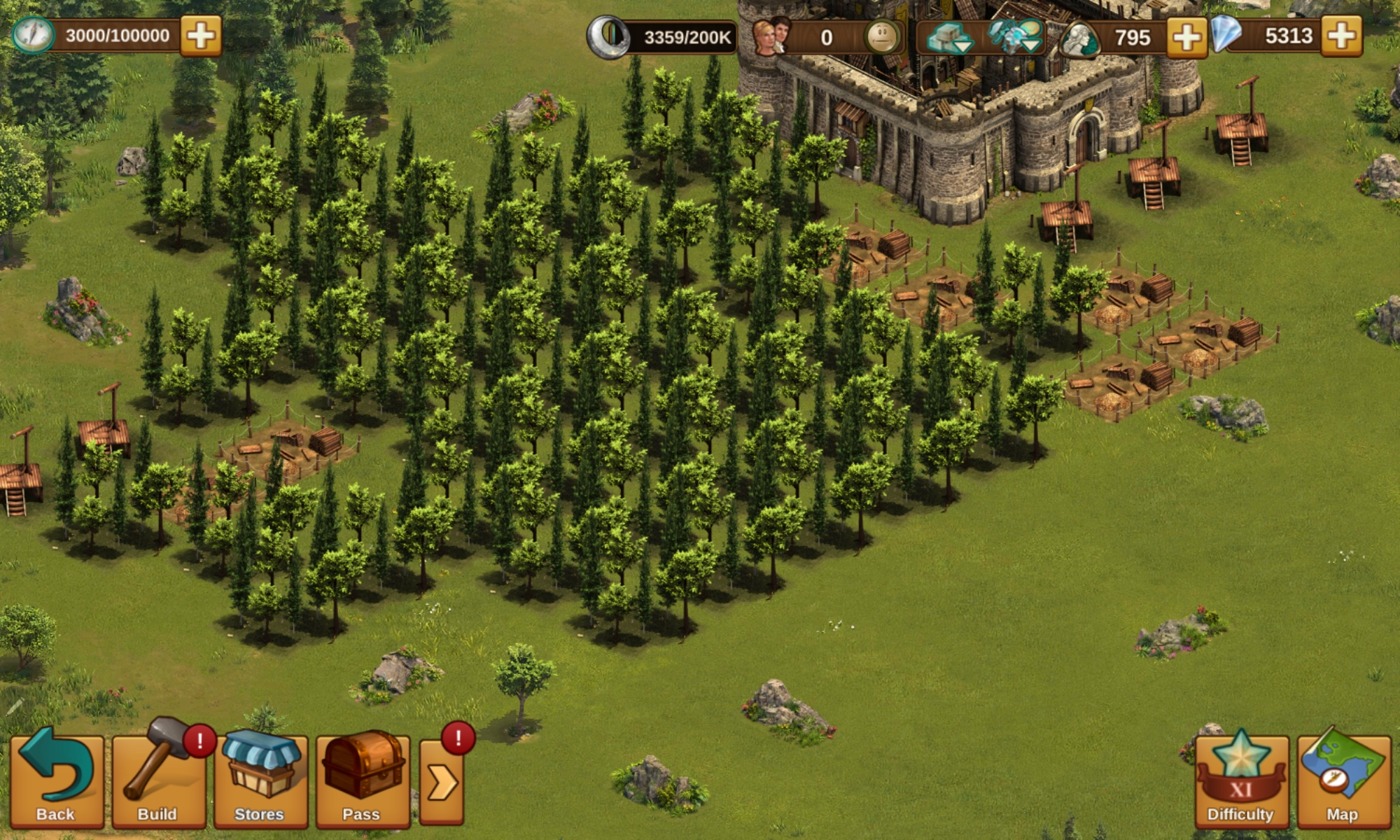
Task: Click the population happiness face icon
Action: pyautogui.click(x=882, y=37)
